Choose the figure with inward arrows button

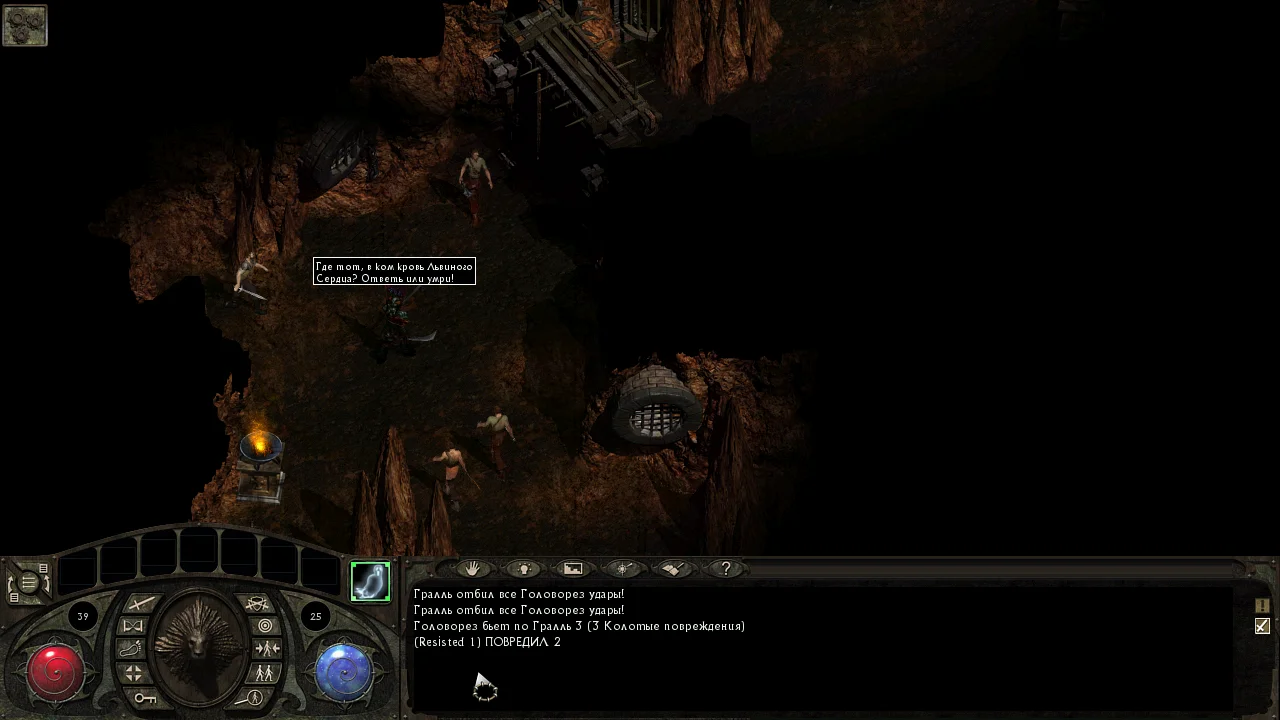(266, 649)
